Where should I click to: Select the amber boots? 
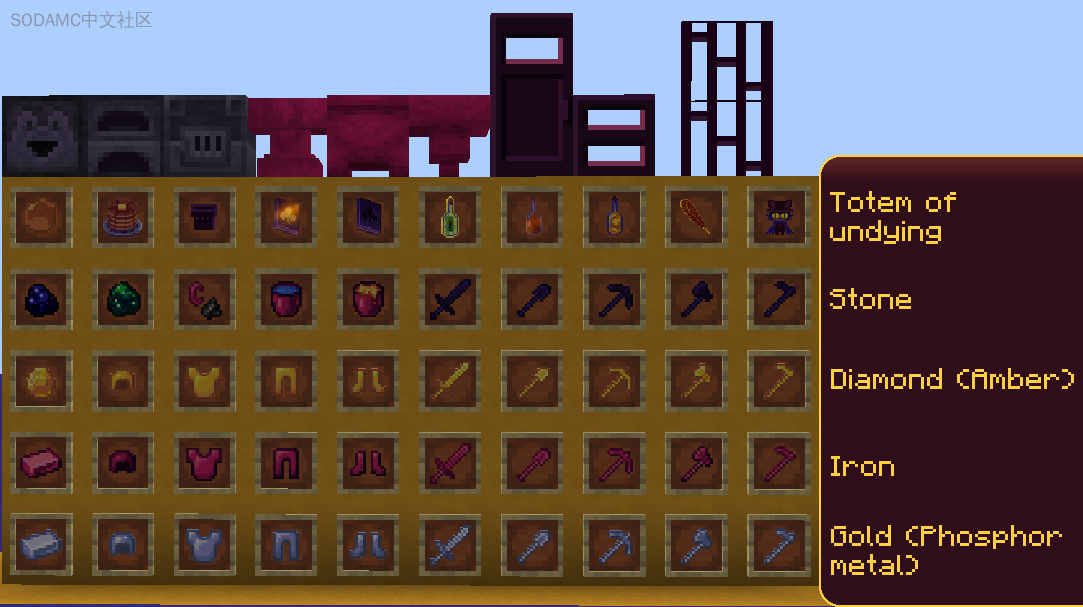[x=369, y=380]
